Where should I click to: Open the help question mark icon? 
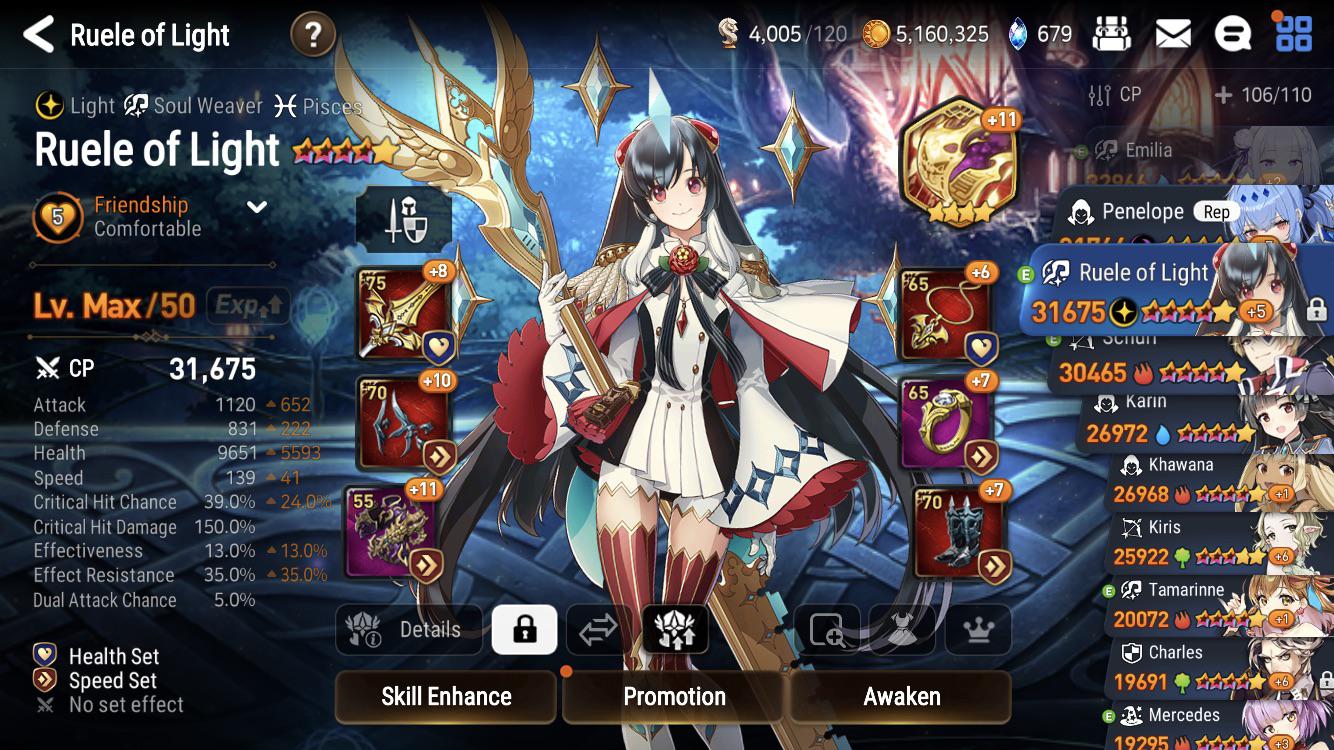314,33
